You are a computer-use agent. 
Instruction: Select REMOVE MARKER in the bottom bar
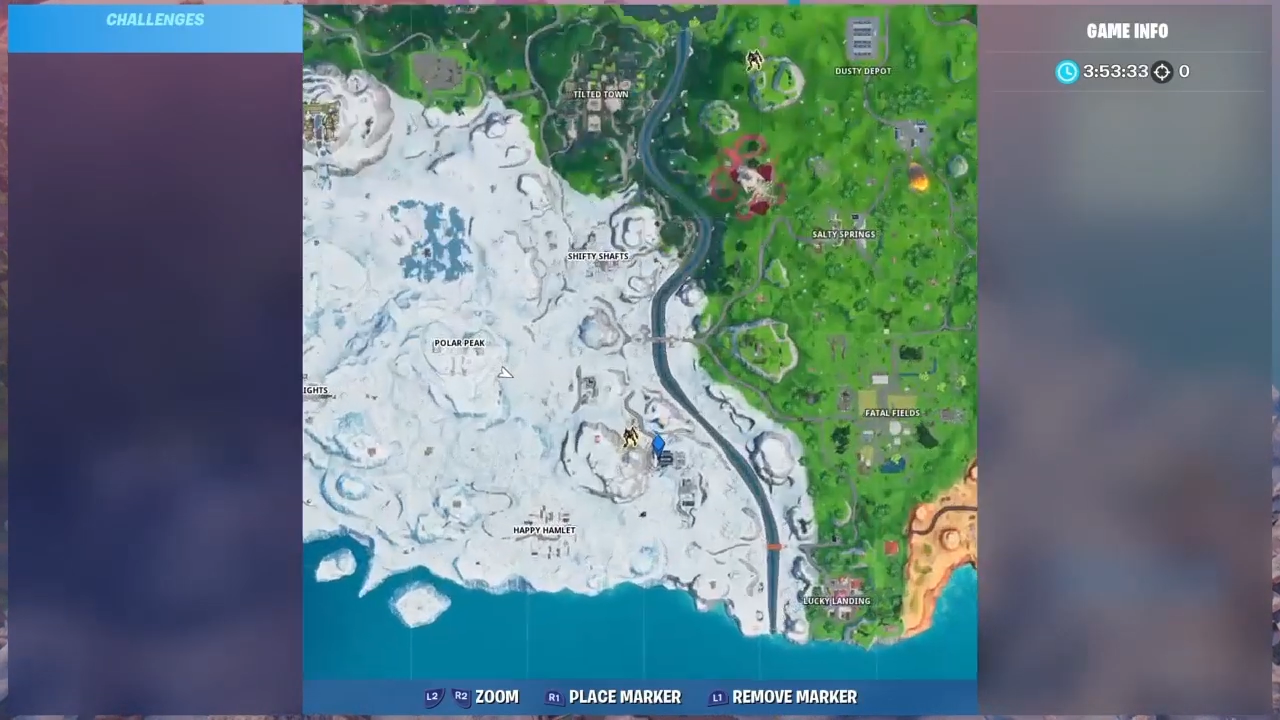794,697
